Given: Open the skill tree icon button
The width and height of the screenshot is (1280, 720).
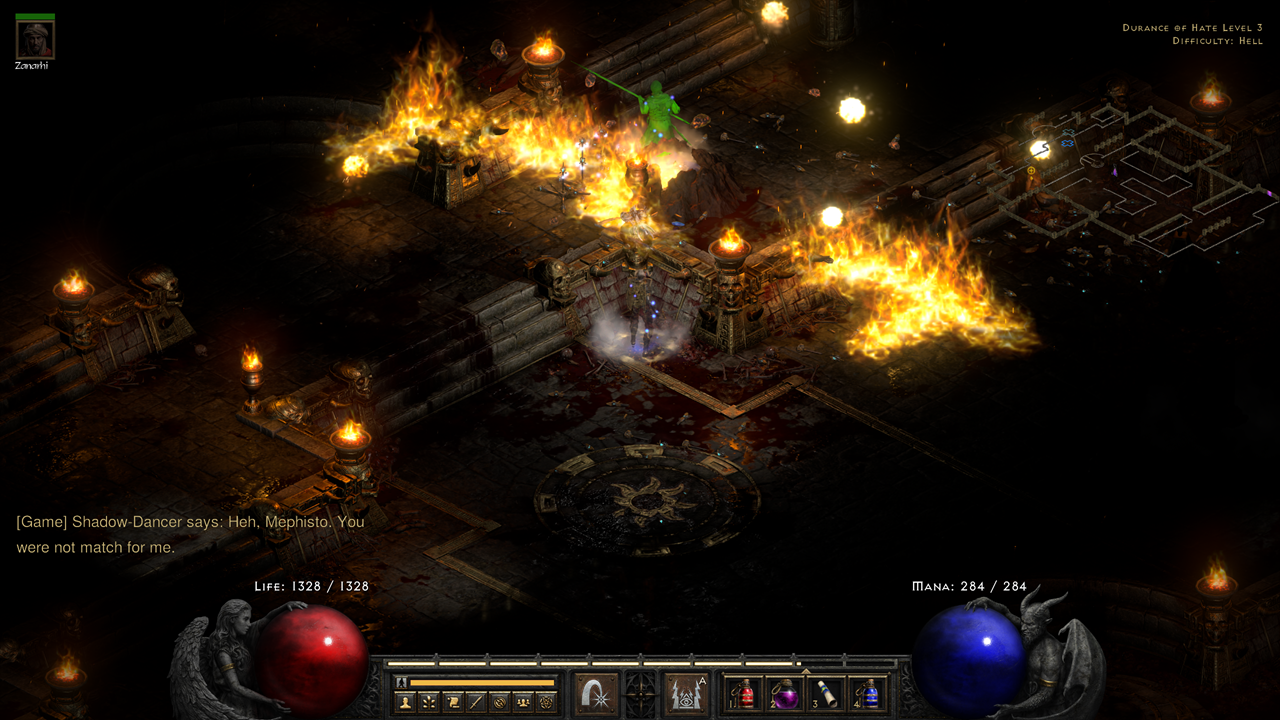Looking at the screenshot, I should pyautogui.click(x=428, y=702).
